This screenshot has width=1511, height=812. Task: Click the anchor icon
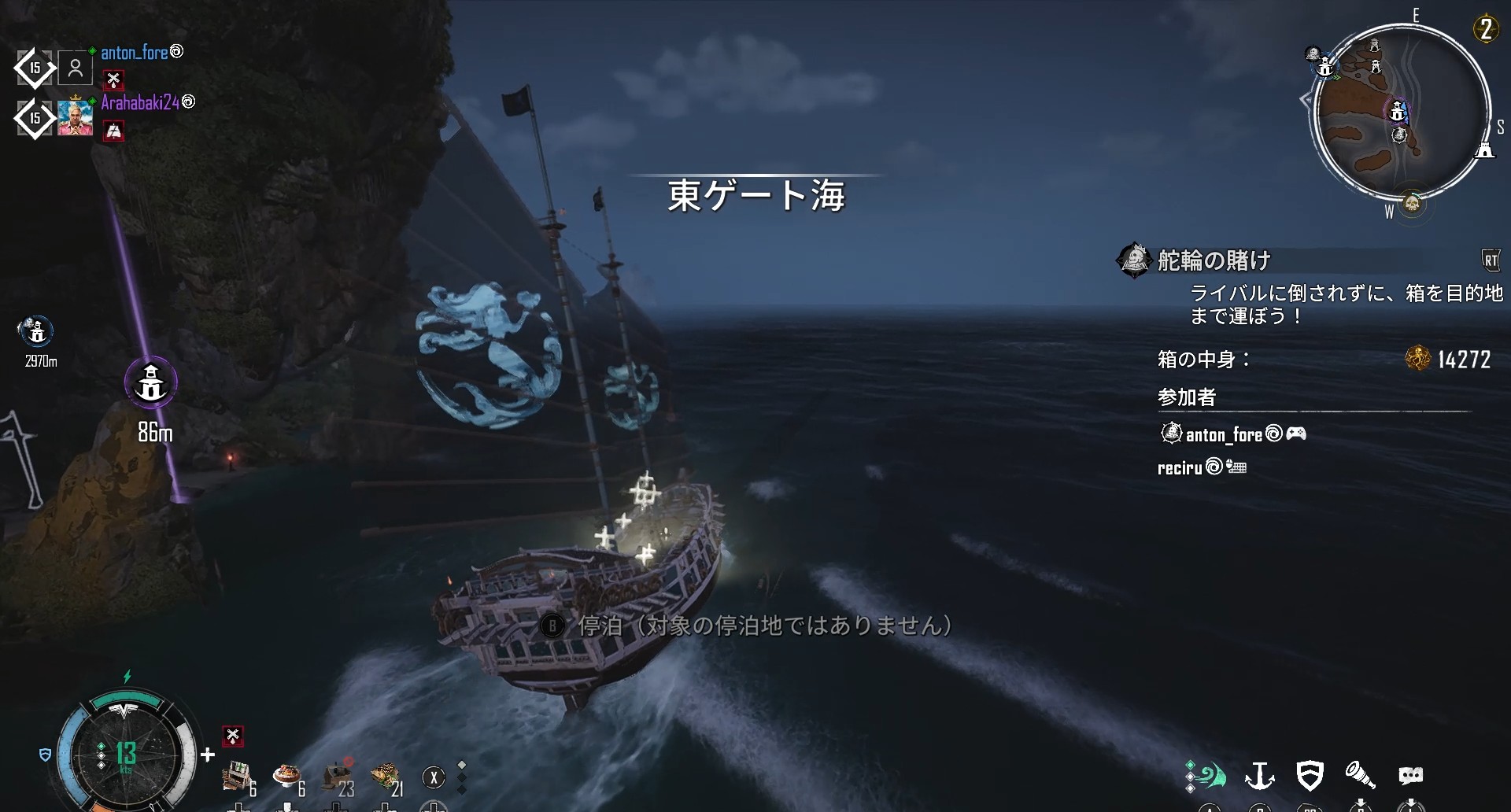pos(1259,776)
